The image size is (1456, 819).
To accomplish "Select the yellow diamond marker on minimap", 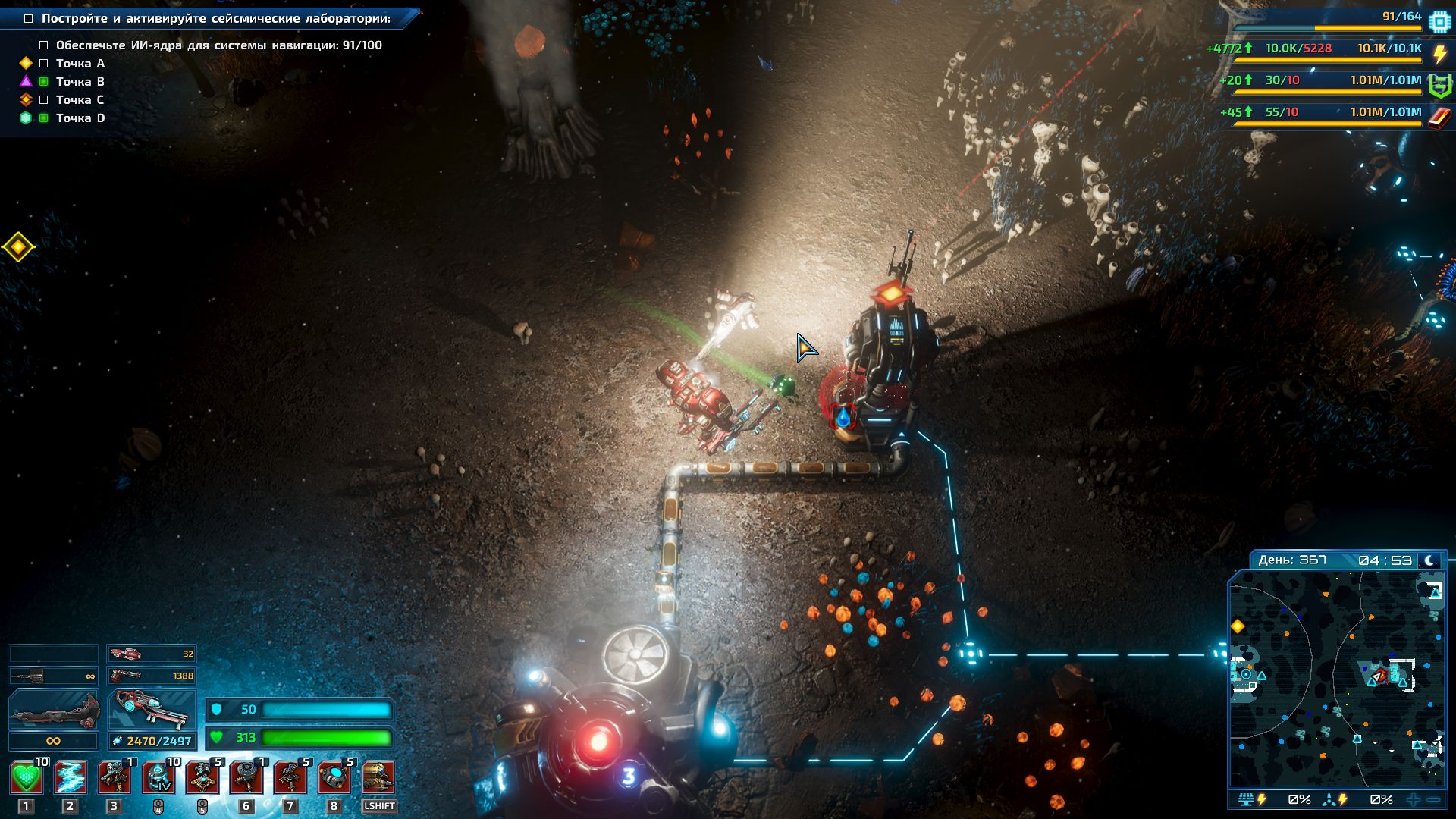I will (1238, 626).
